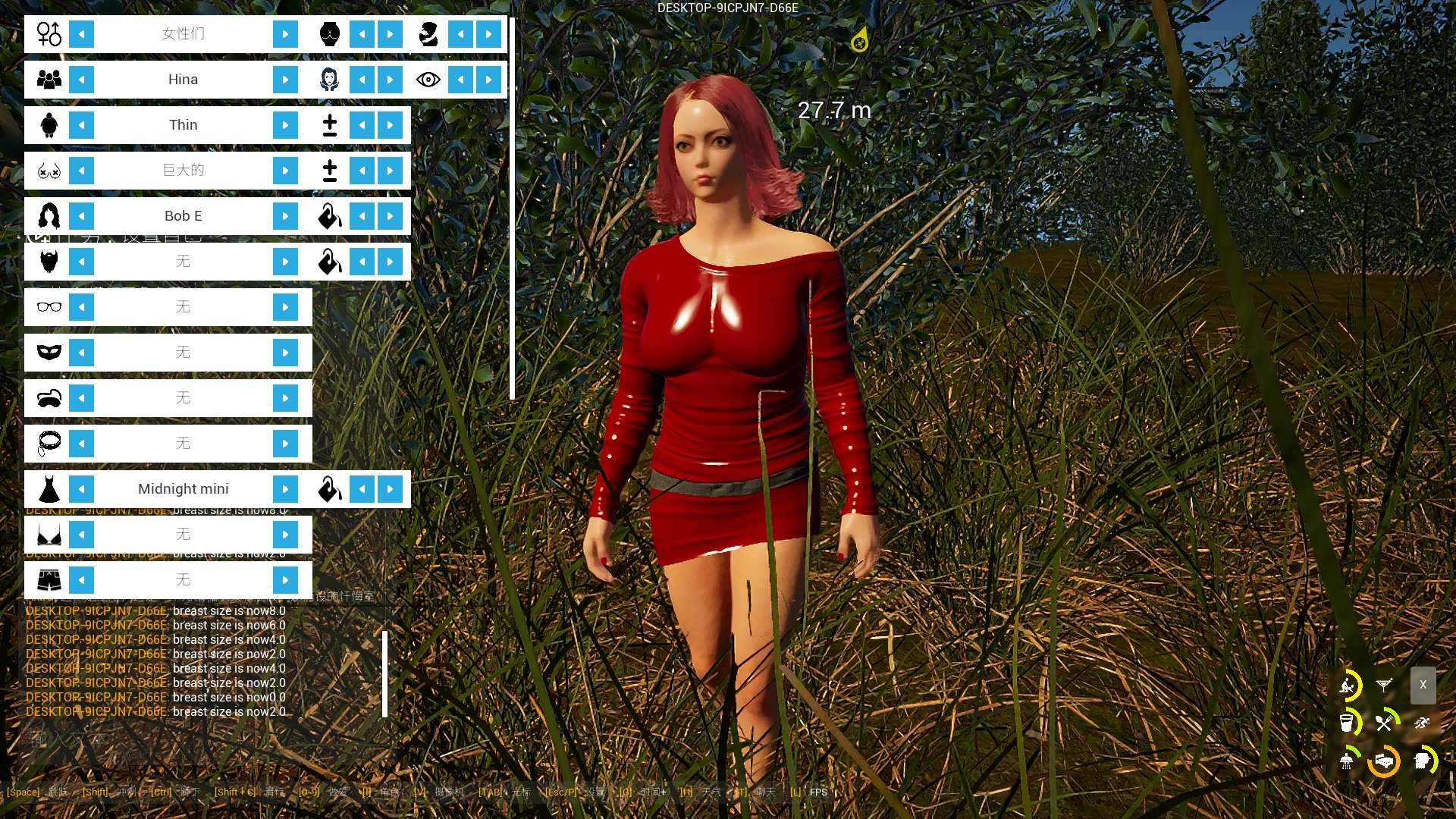1456x819 pixels.
Task: Click the right arrow for Midnight mini color
Action: [391, 488]
